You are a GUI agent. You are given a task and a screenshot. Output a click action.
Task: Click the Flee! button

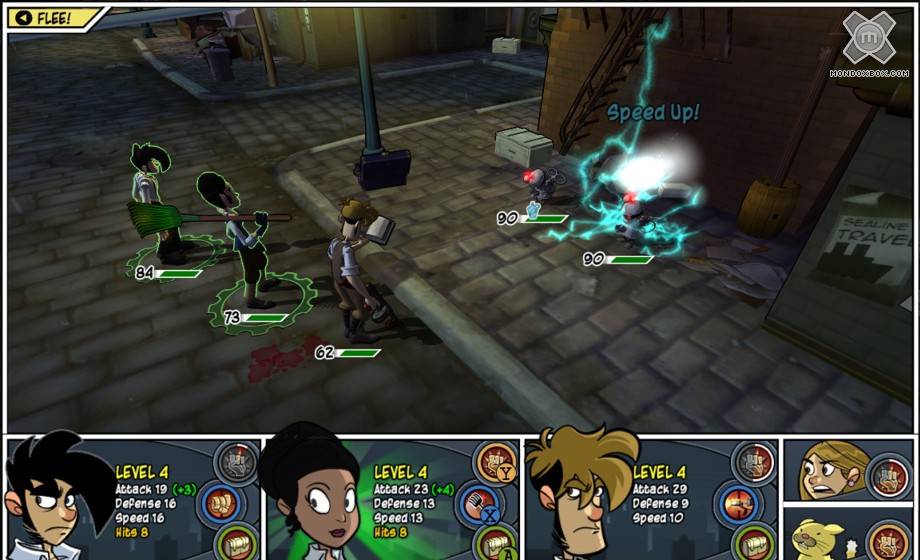pos(52,18)
